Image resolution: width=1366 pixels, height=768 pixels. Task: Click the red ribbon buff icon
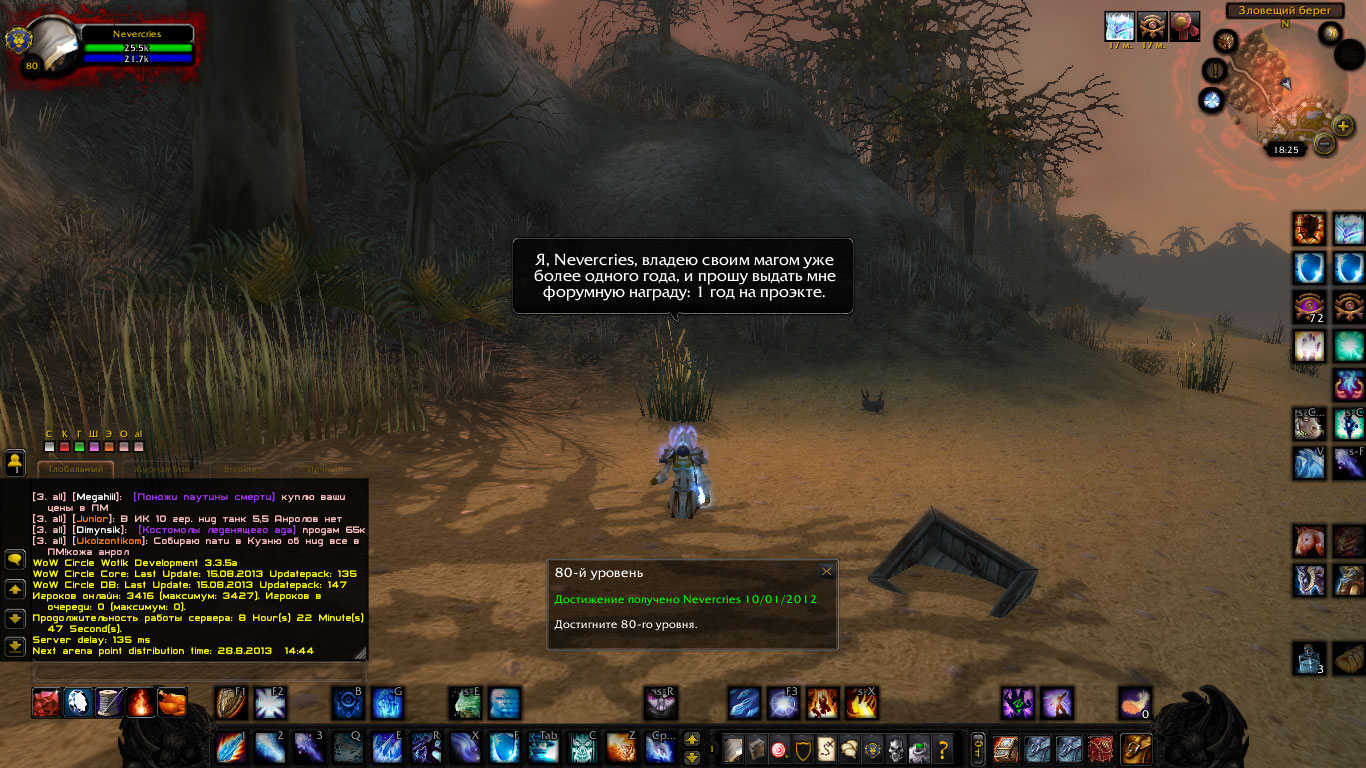click(1184, 26)
